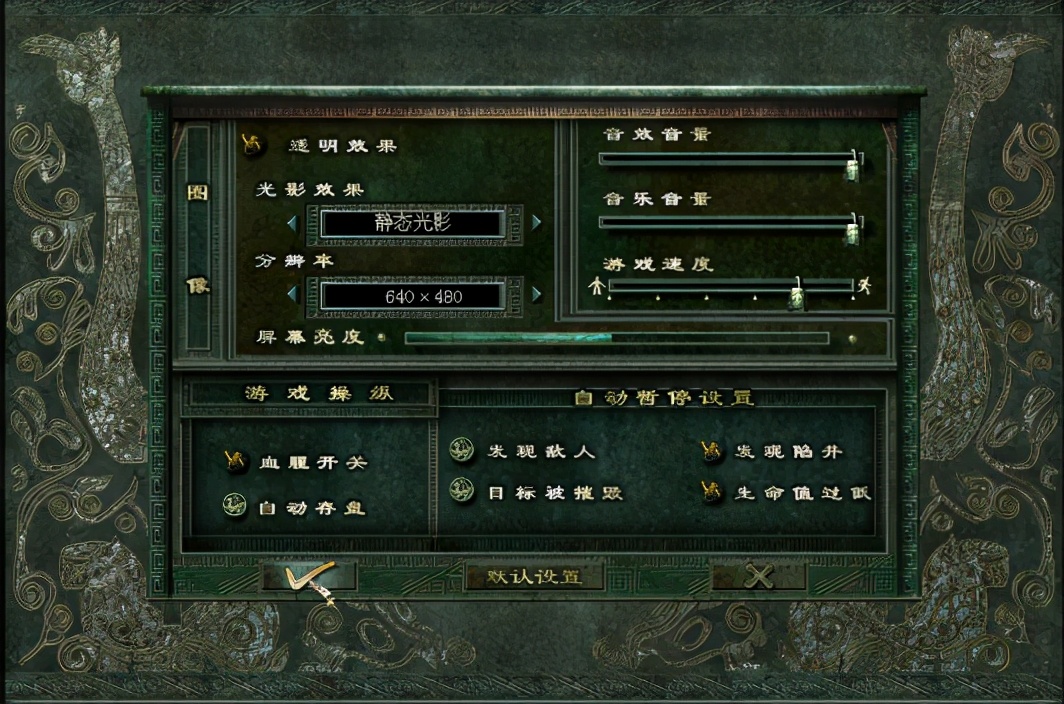The height and width of the screenshot is (704, 1064).
Task: Toggle auto-pause on 生命值过低
Action: (712, 492)
